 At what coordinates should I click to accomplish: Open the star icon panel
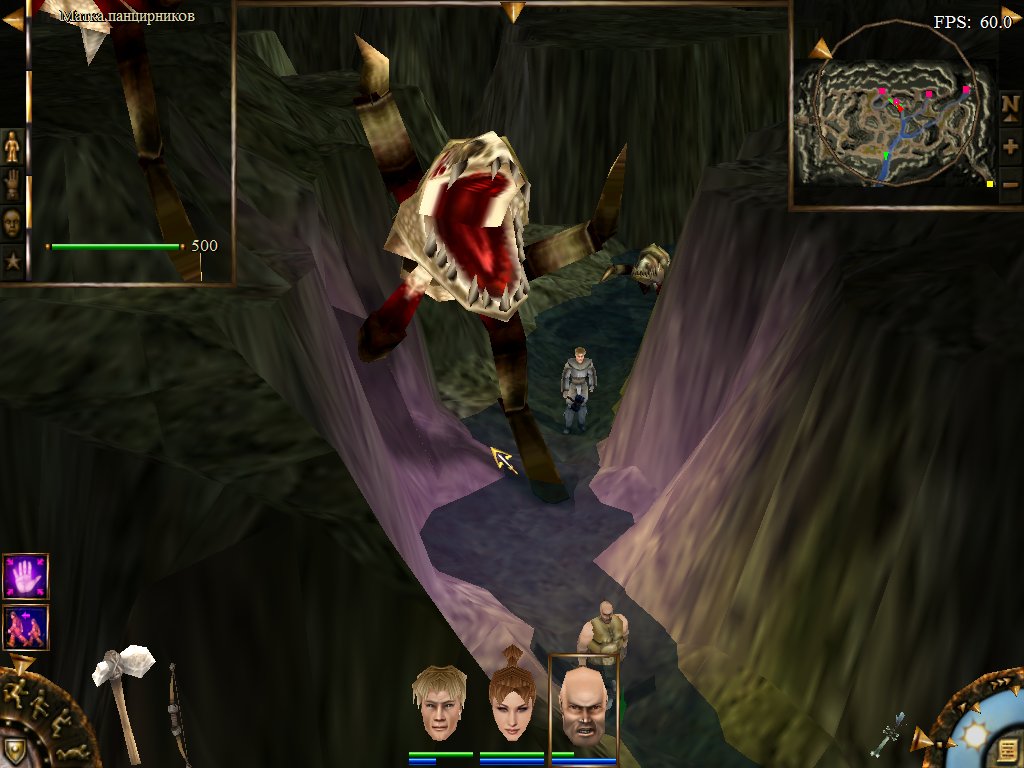[x=12, y=262]
